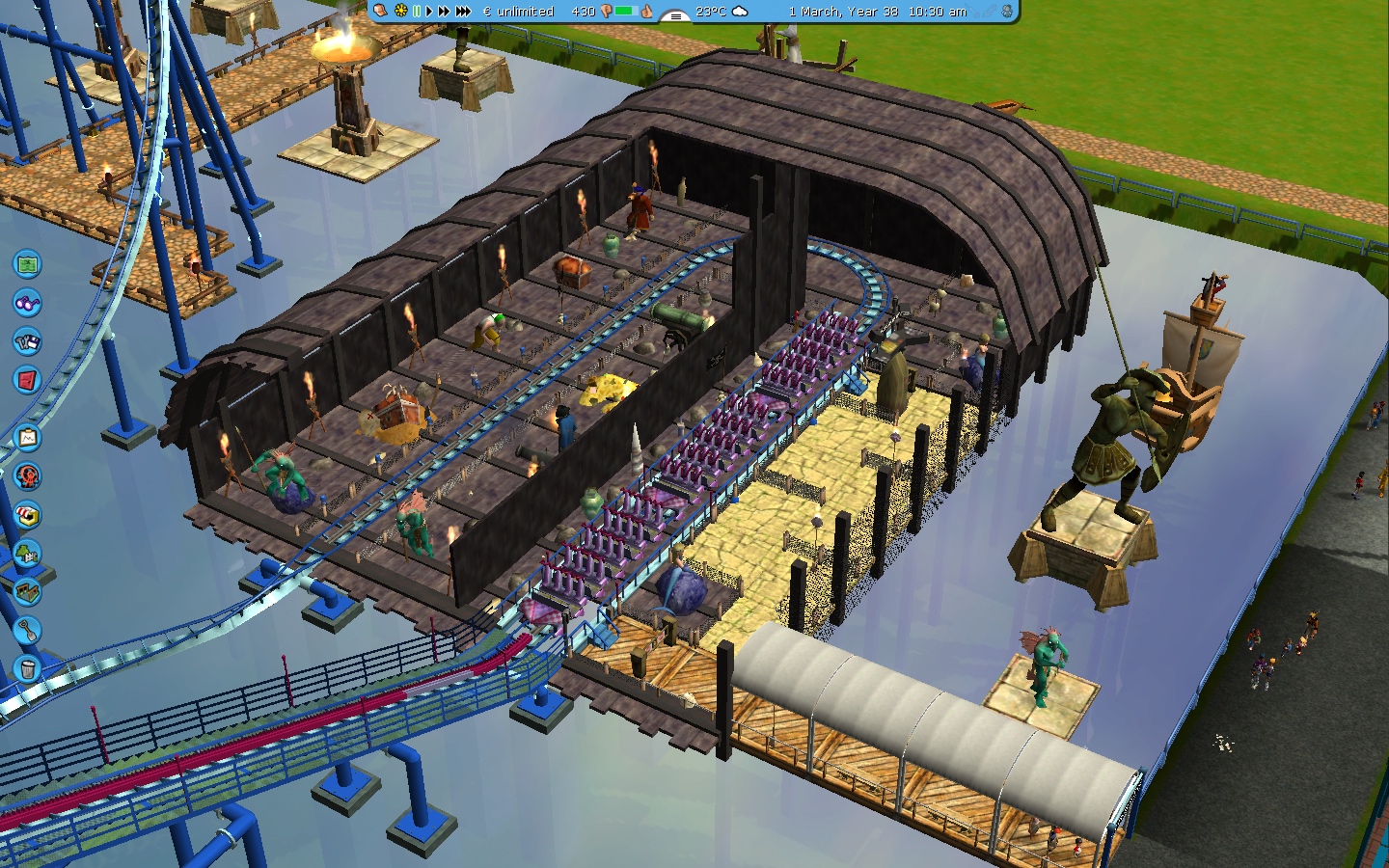Viewport: 1389px width, 868px height.
Task: Expand the top bar pull-down handle
Action: (675, 14)
